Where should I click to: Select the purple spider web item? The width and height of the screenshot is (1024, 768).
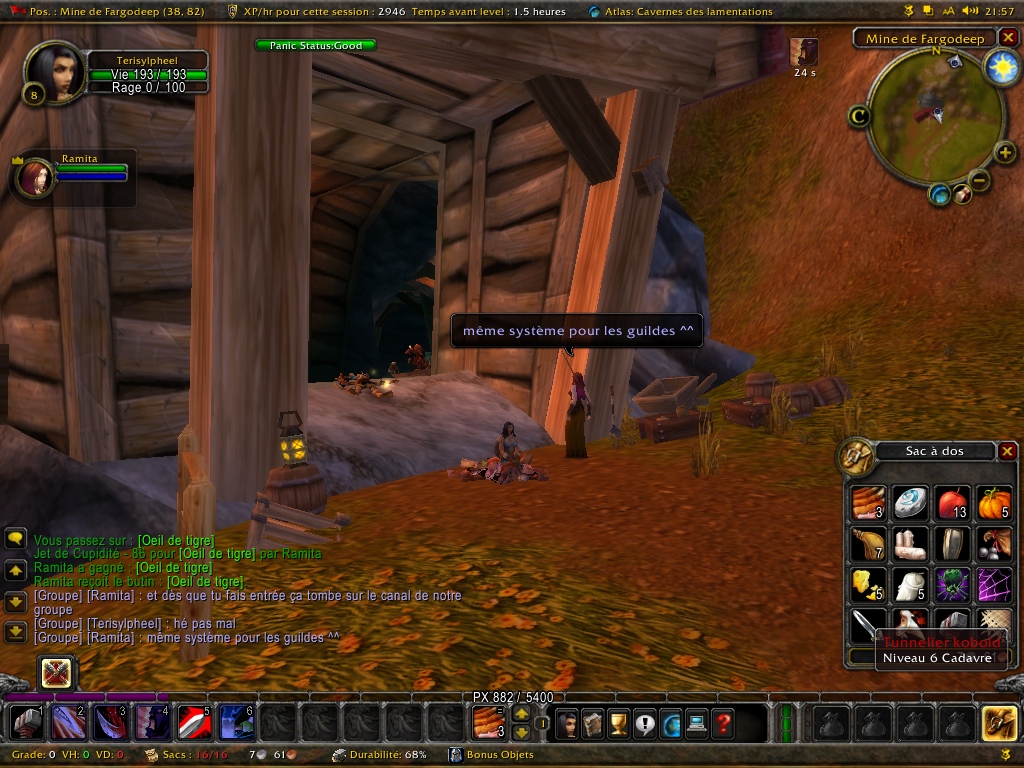(994, 585)
